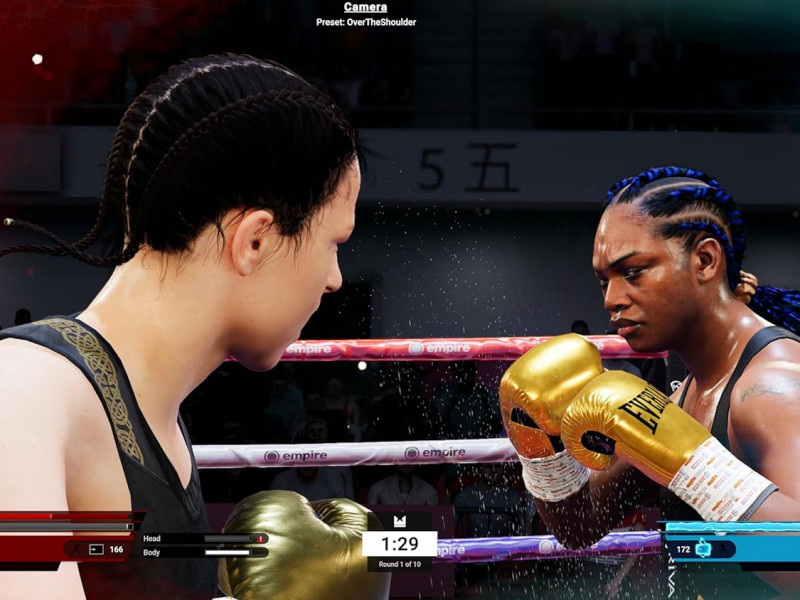Change the OverTheShoulder camera preset

[x=366, y=22]
